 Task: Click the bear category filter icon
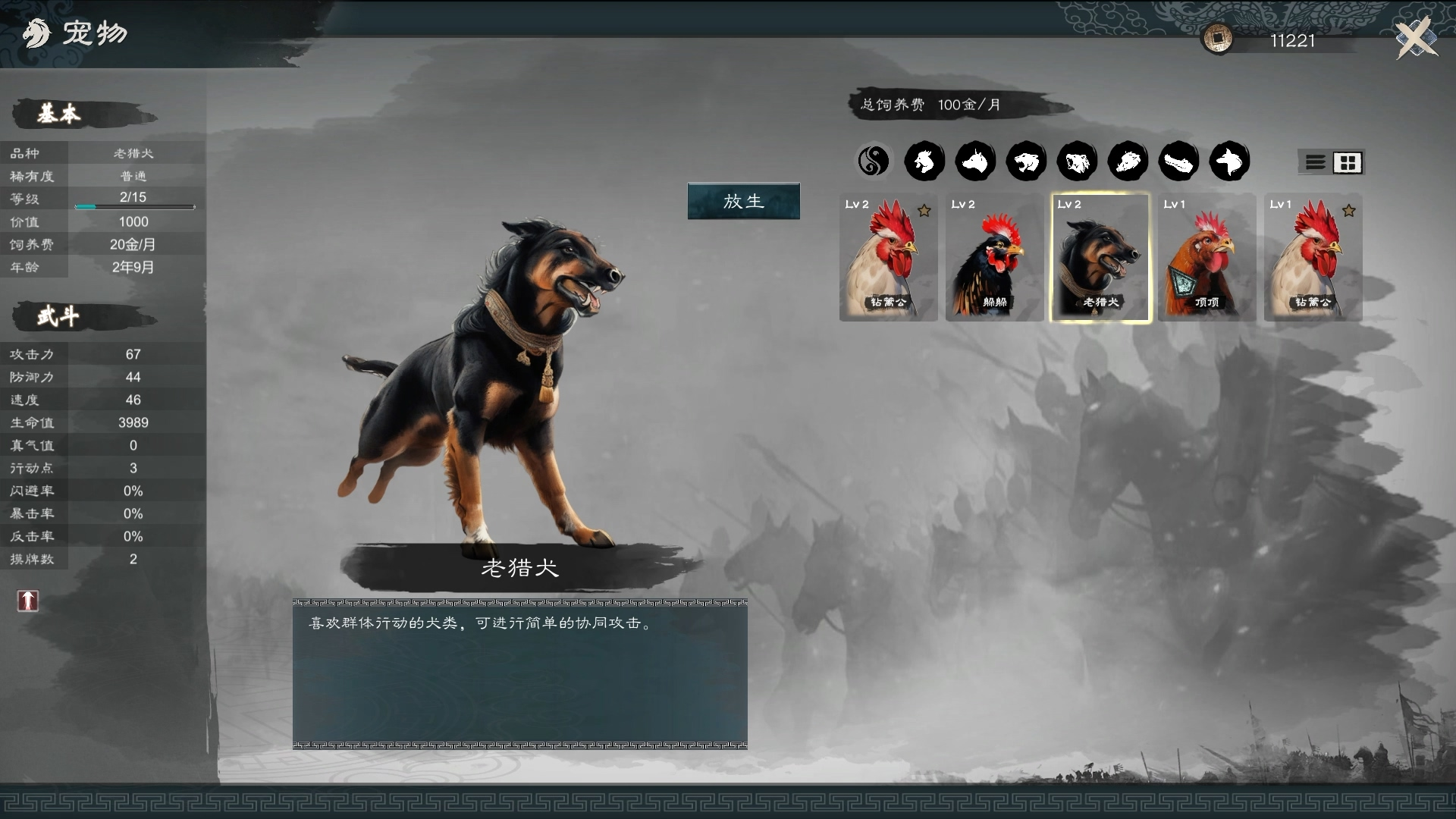[x=1078, y=161]
